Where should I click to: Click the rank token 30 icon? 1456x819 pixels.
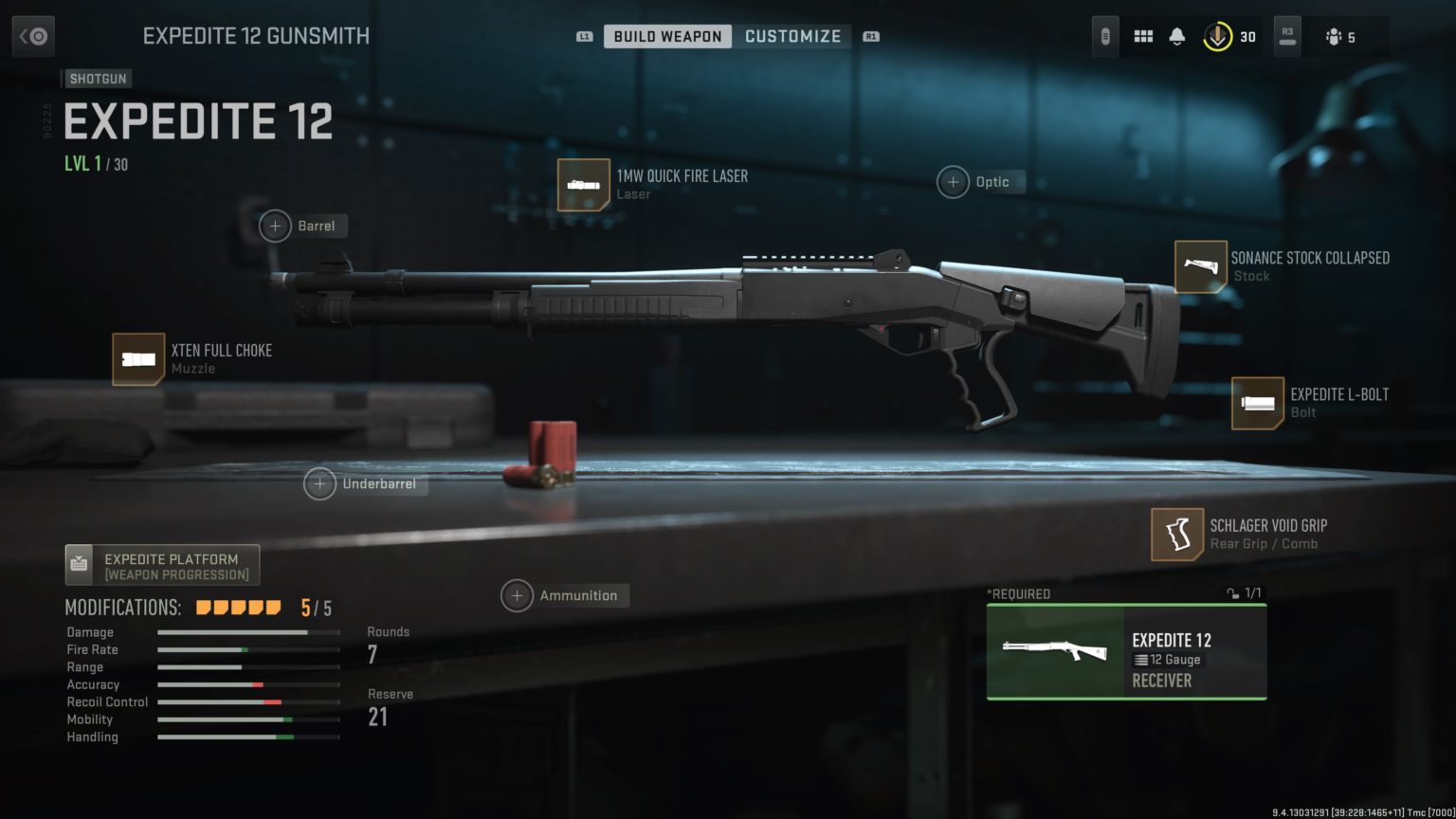point(1217,37)
